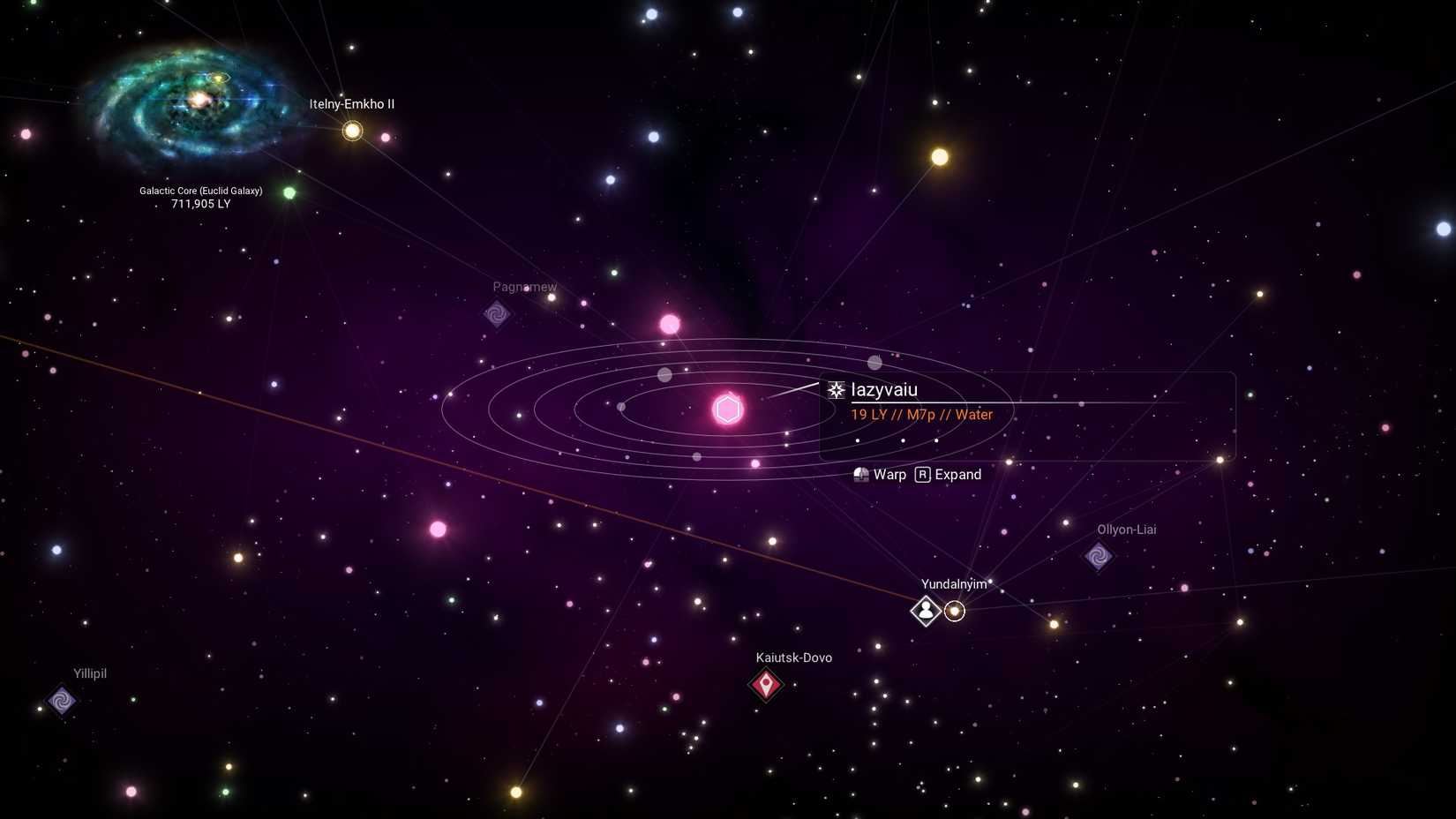Select the third planet dot in the Iazyvaiu panel
The width and height of the screenshot is (1456, 819).
(936, 440)
